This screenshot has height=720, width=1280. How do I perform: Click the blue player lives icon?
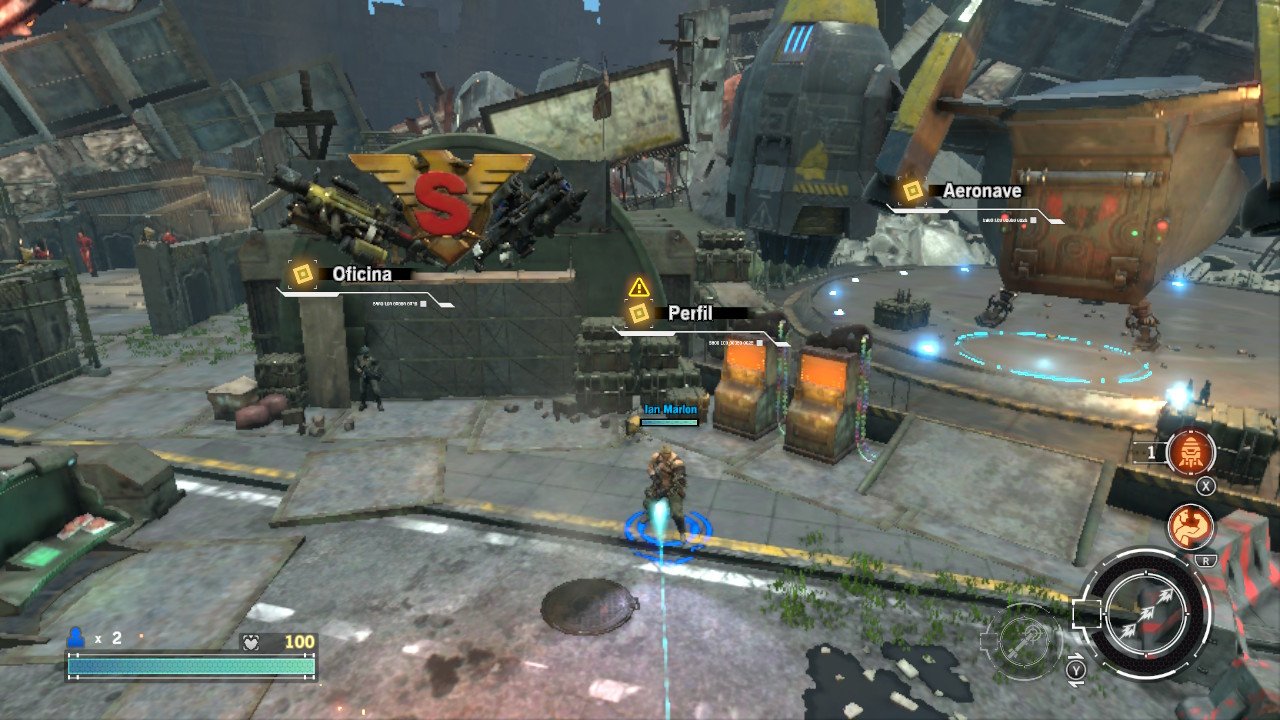[76, 637]
